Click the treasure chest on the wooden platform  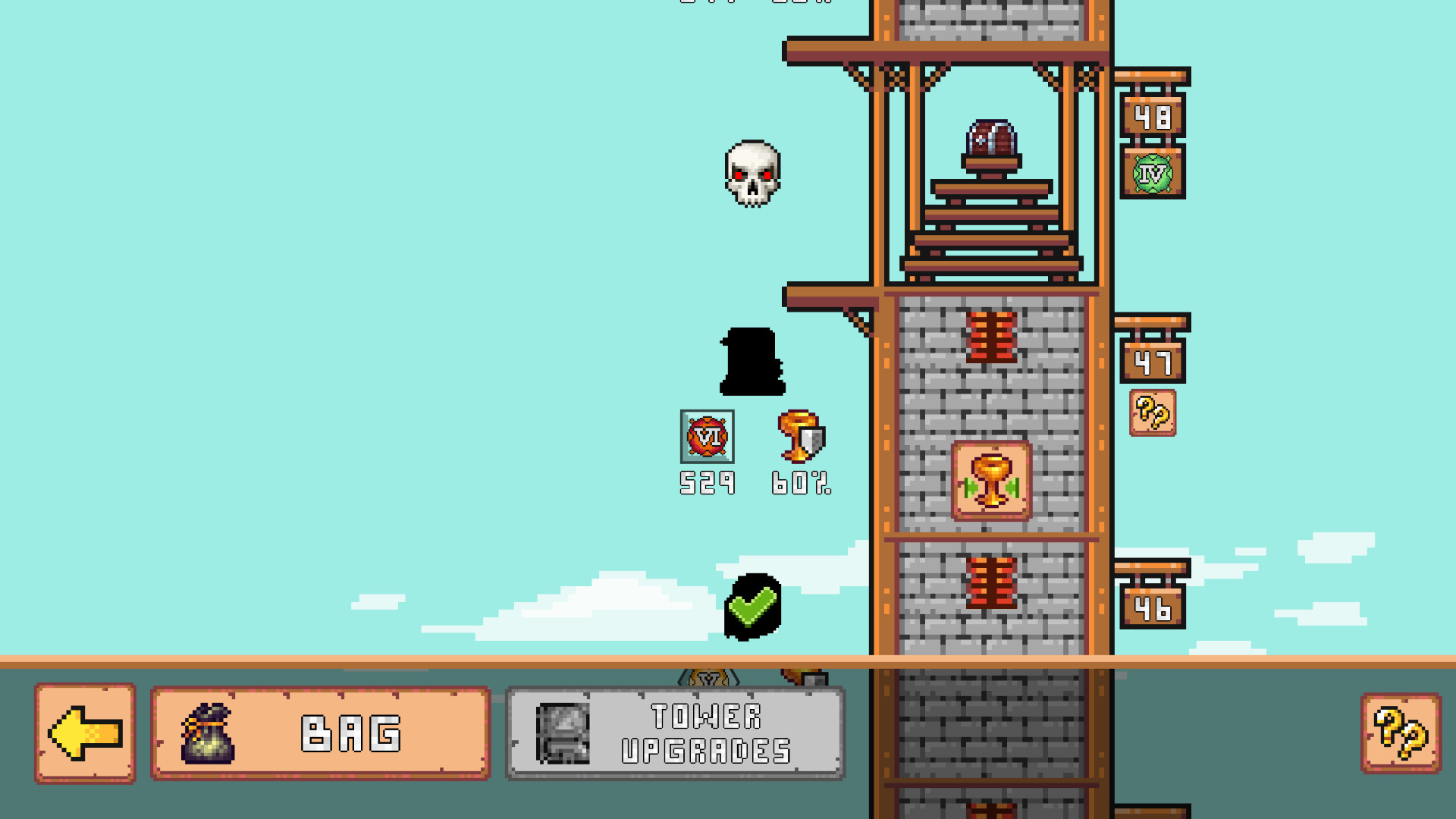click(x=993, y=136)
